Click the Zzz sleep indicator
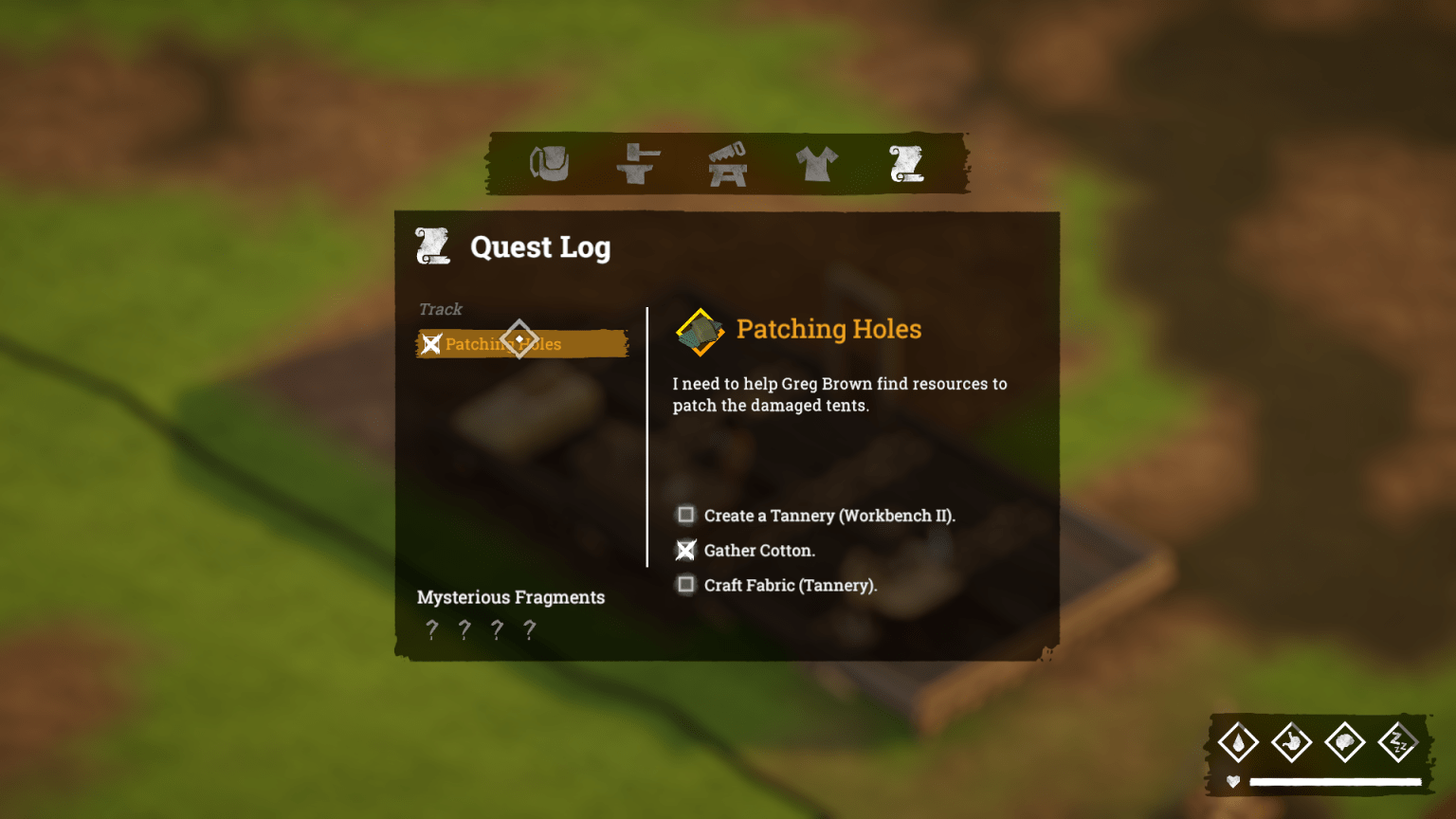The height and width of the screenshot is (819, 1456). (x=1400, y=742)
